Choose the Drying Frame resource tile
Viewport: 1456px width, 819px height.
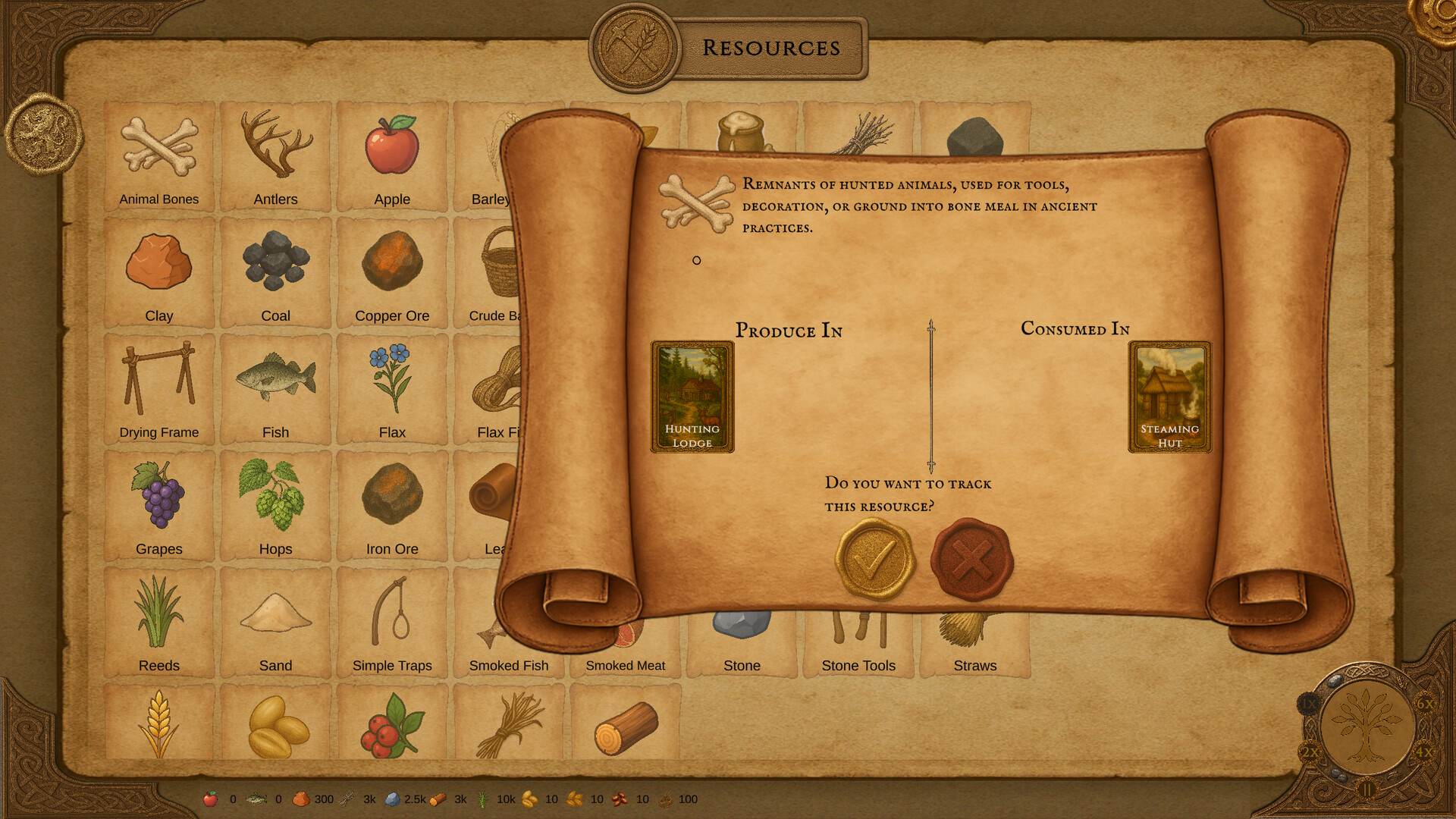[159, 390]
